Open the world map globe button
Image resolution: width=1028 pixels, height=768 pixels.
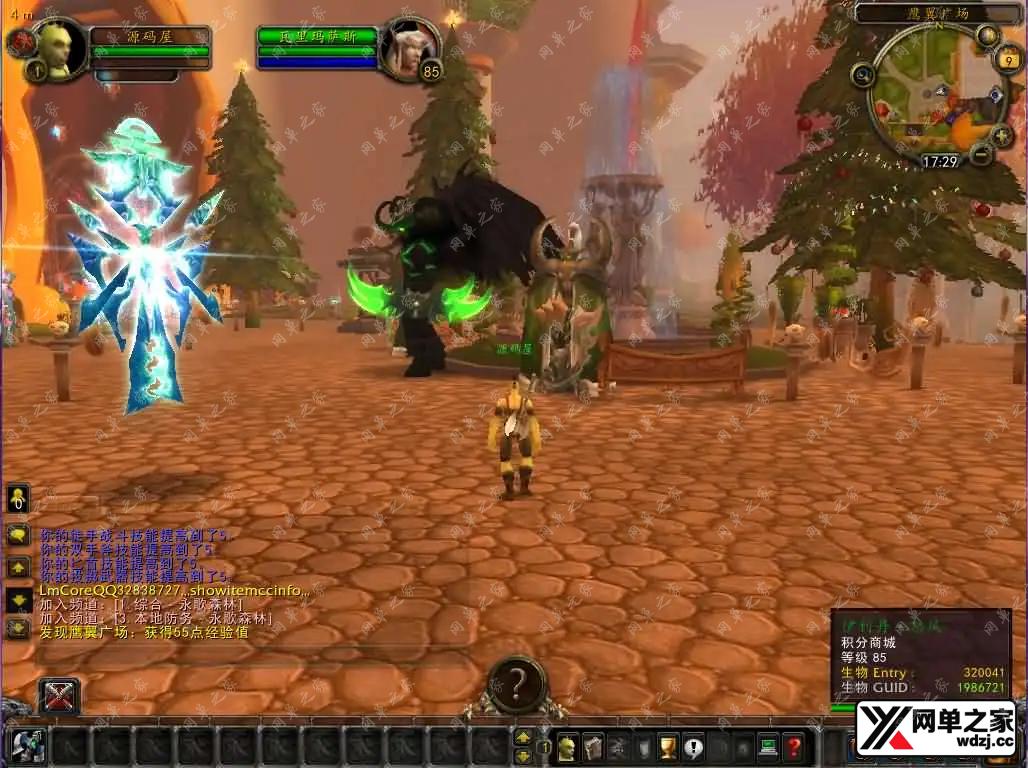tap(988, 36)
